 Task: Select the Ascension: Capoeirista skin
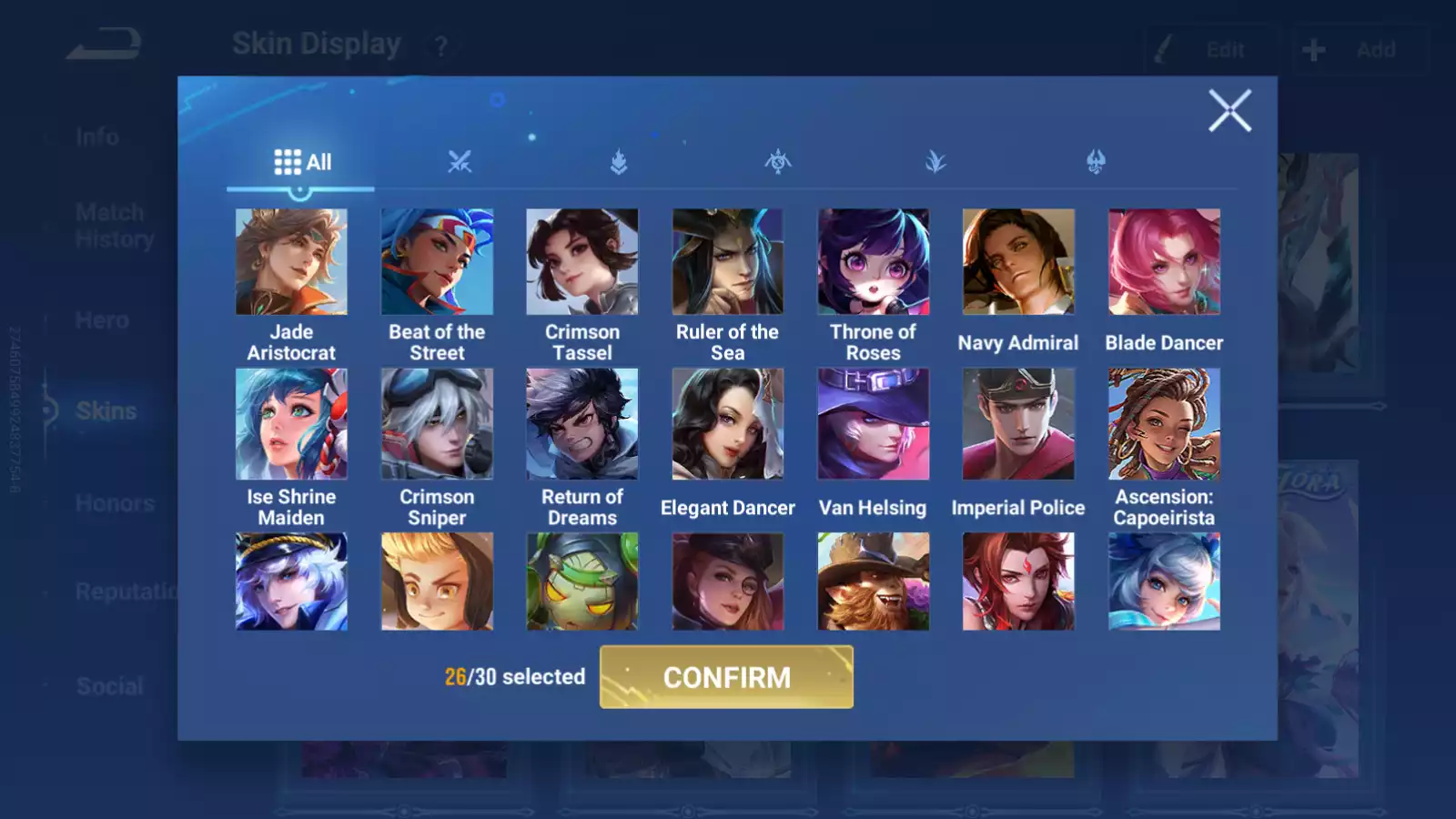click(1164, 424)
